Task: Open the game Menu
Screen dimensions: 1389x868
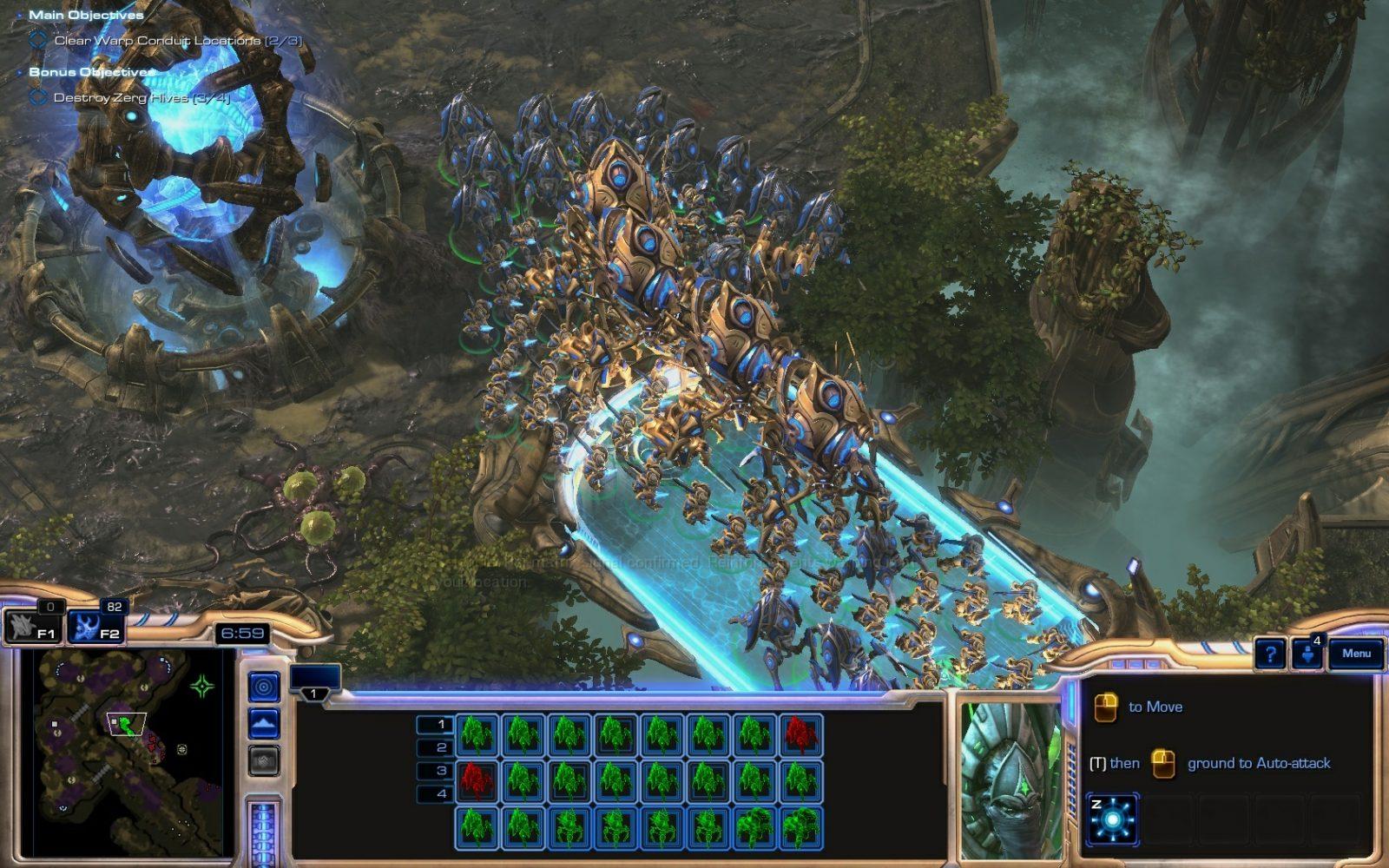Action: coord(1356,654)
